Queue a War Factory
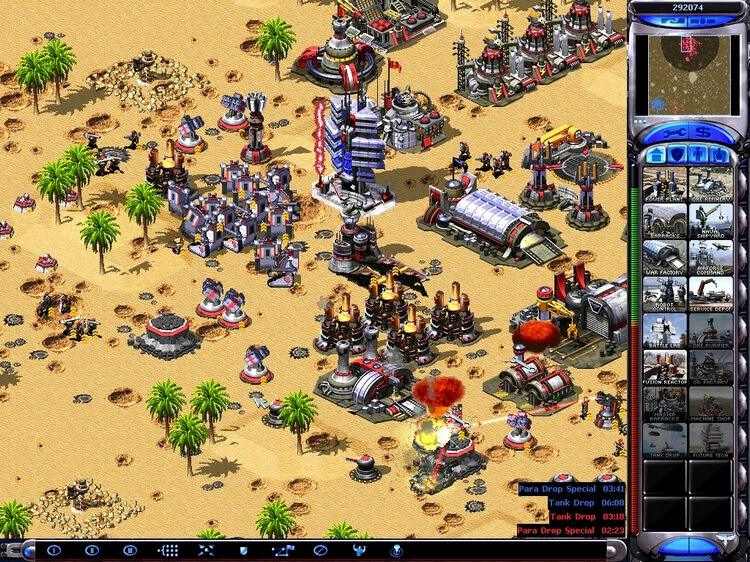 (664, 257)
